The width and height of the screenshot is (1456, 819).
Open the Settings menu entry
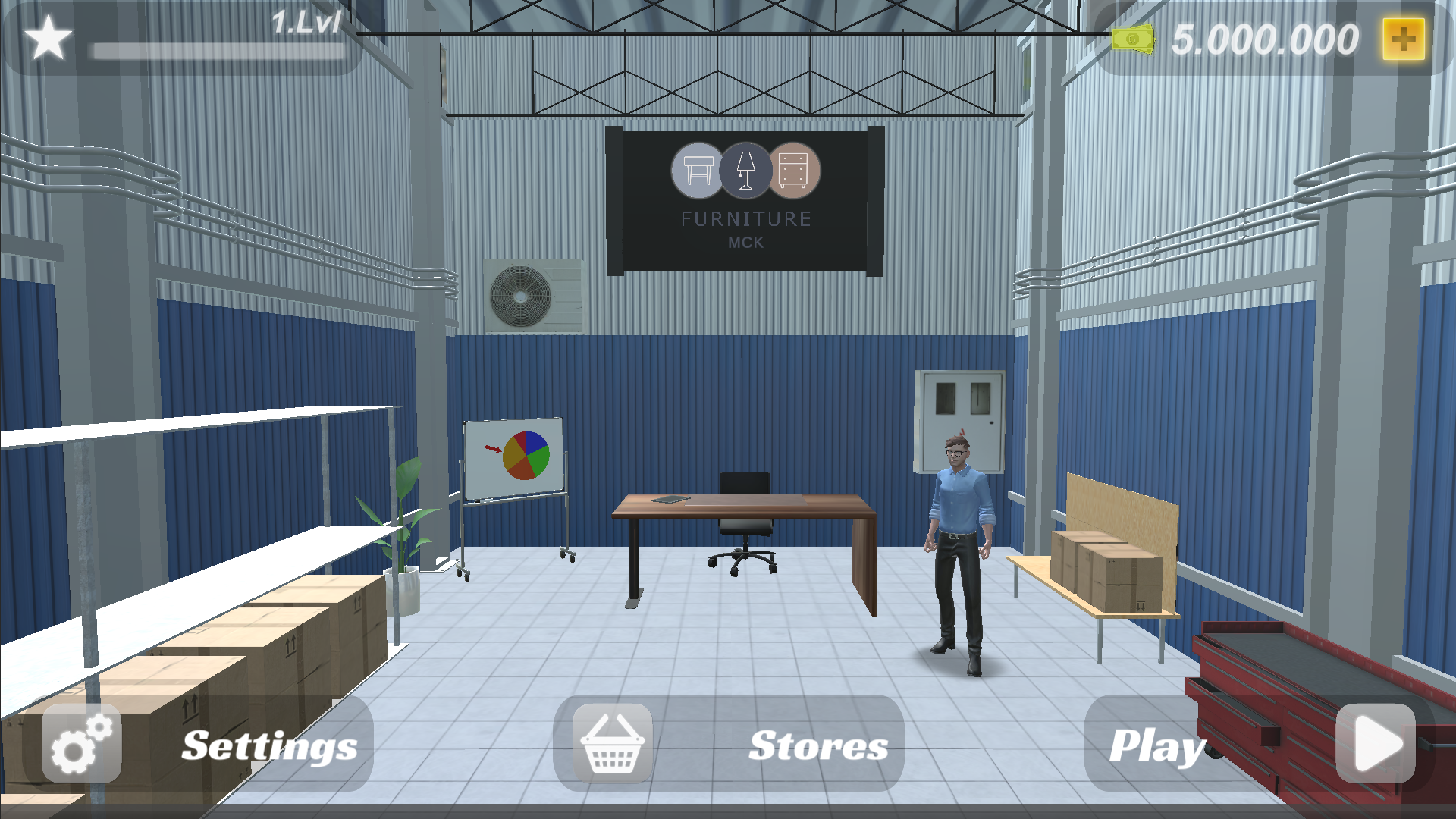click(x=270, y=746)
